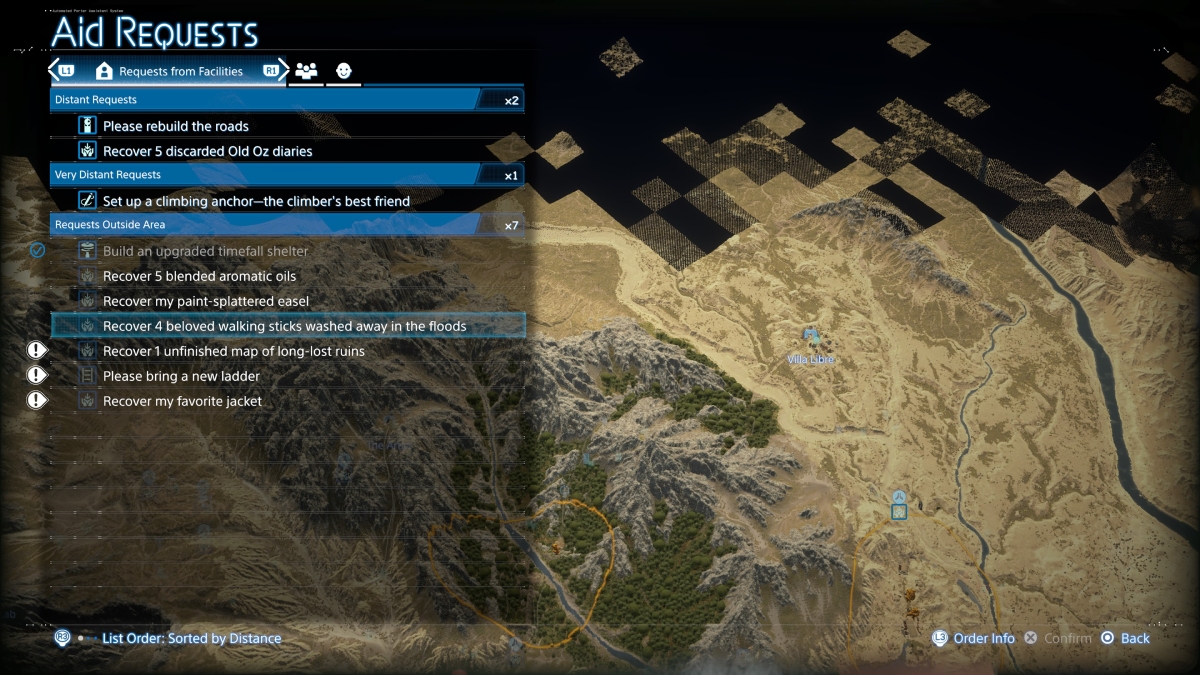Choose 'Recover my paint-splattered easel' request
The image size is (1200, 675).
coord(205,301)
